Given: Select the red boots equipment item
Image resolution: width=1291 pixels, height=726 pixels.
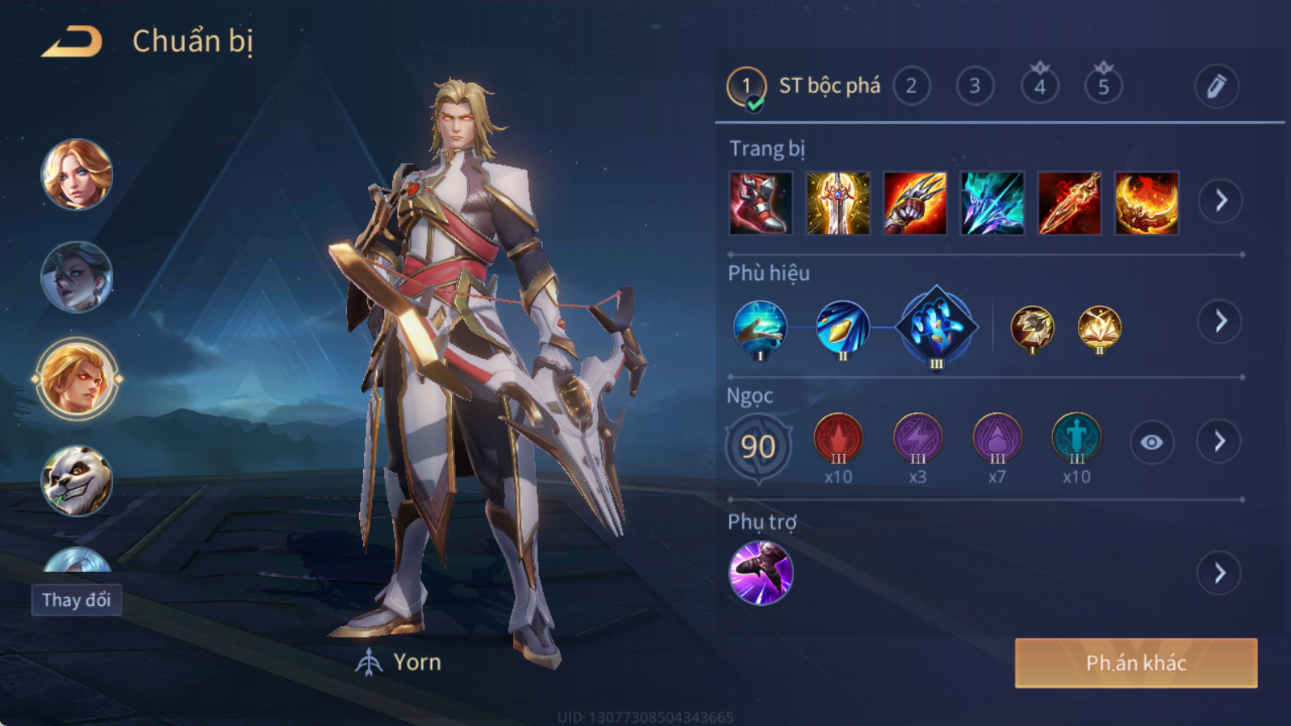Looking at the screenshot, I should tap(761, 203).
